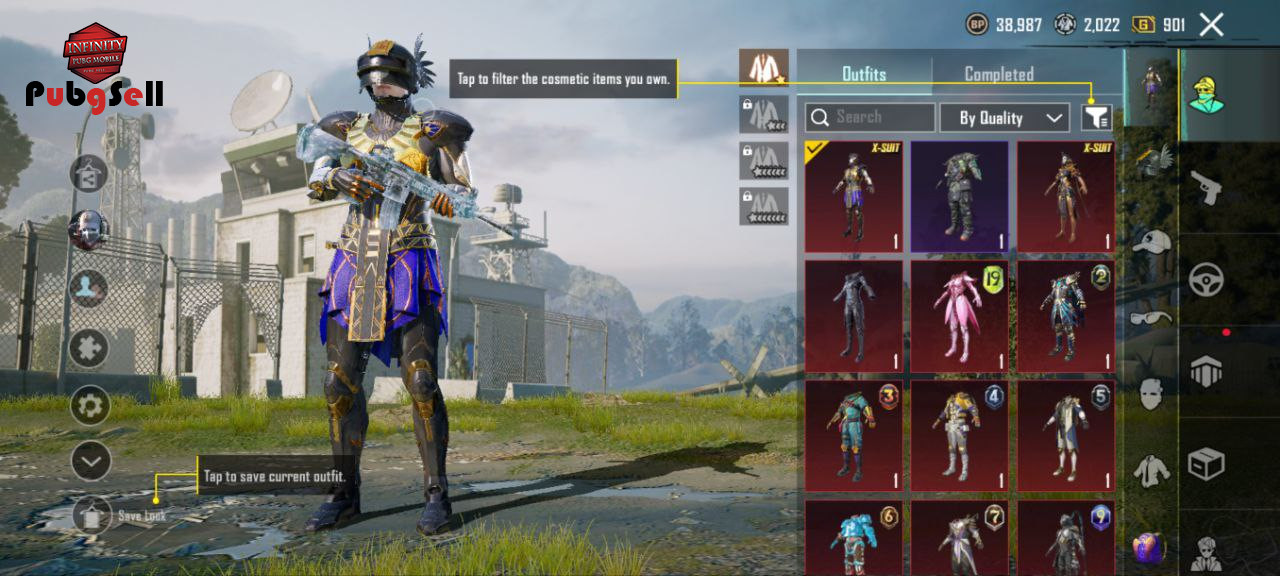Select the cap headwear category
Viewport: 1280px width, 576px height.
tap(1152, 241)
